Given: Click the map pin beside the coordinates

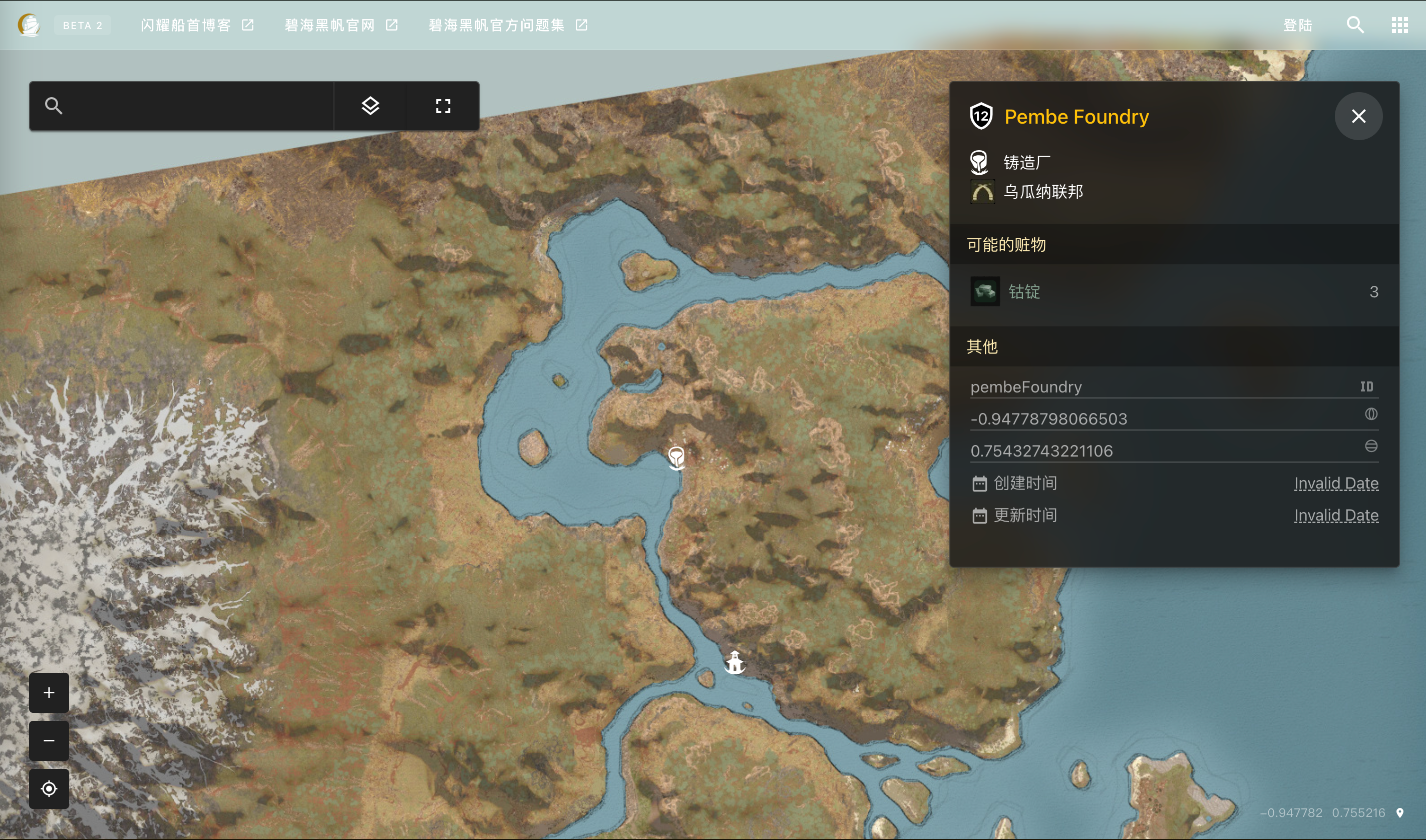Looking at the screenshot, I should (1400, 813).
